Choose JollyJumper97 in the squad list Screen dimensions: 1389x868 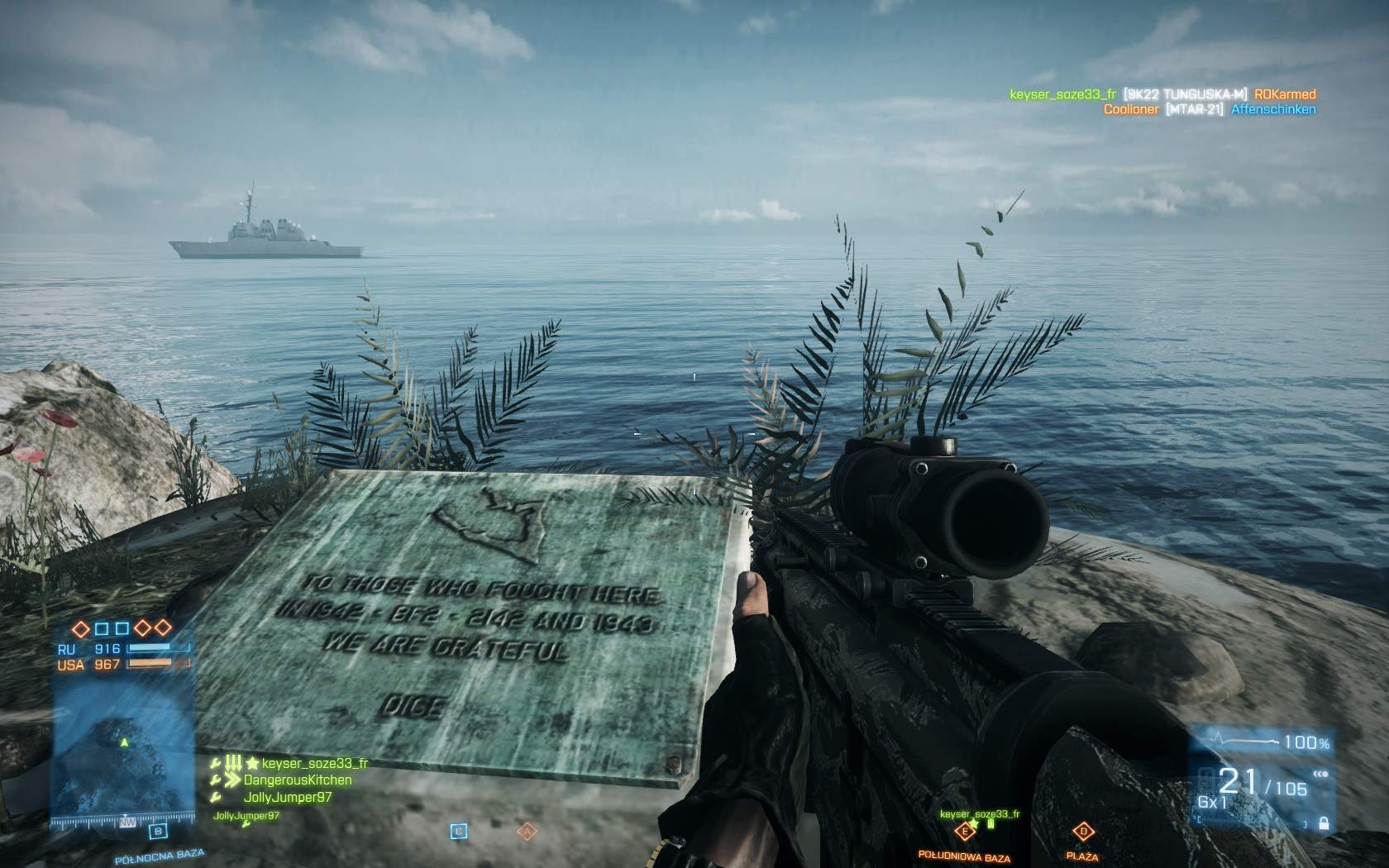coord(288,797)
